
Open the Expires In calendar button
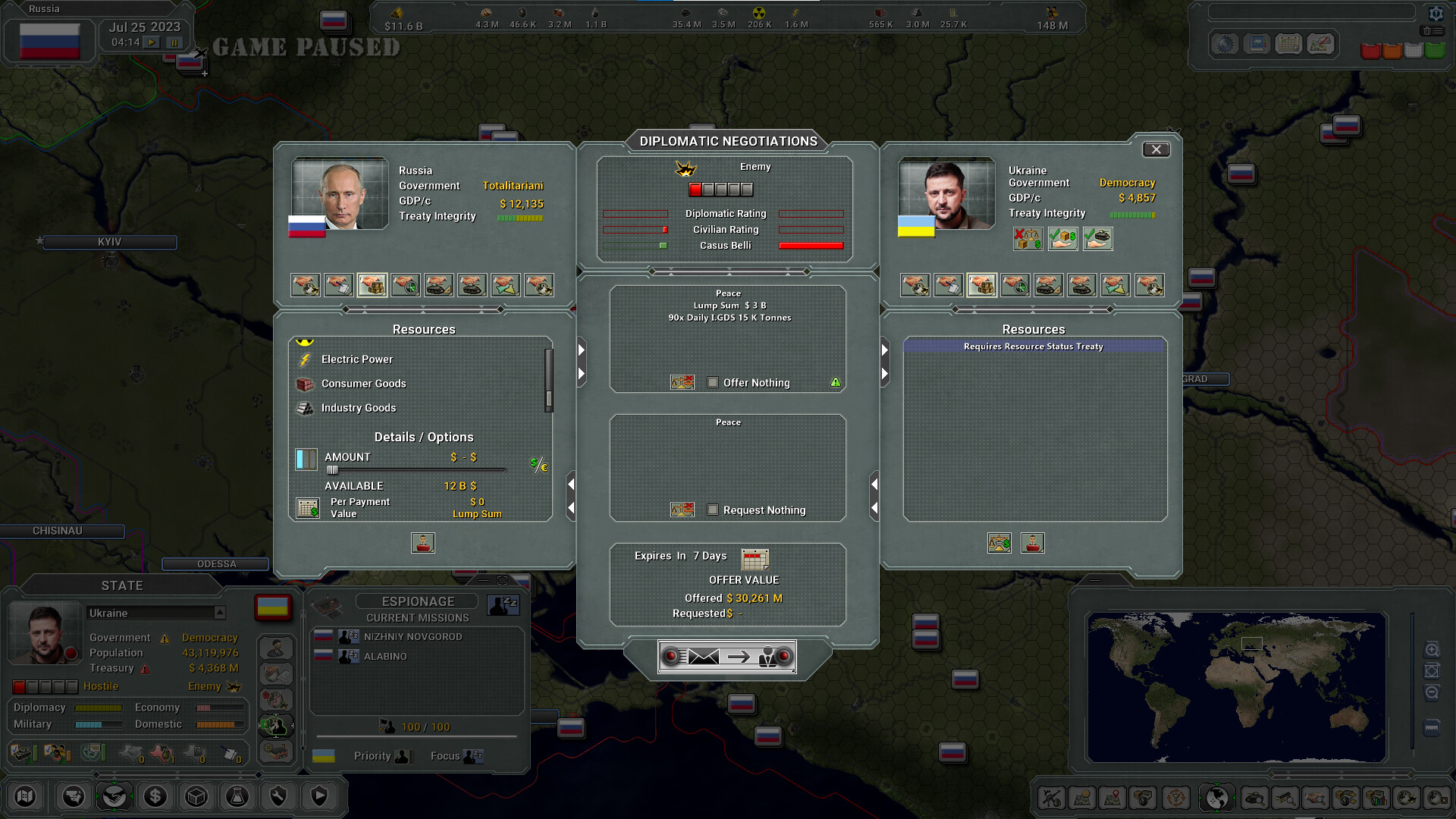click(x=754, y=559)
